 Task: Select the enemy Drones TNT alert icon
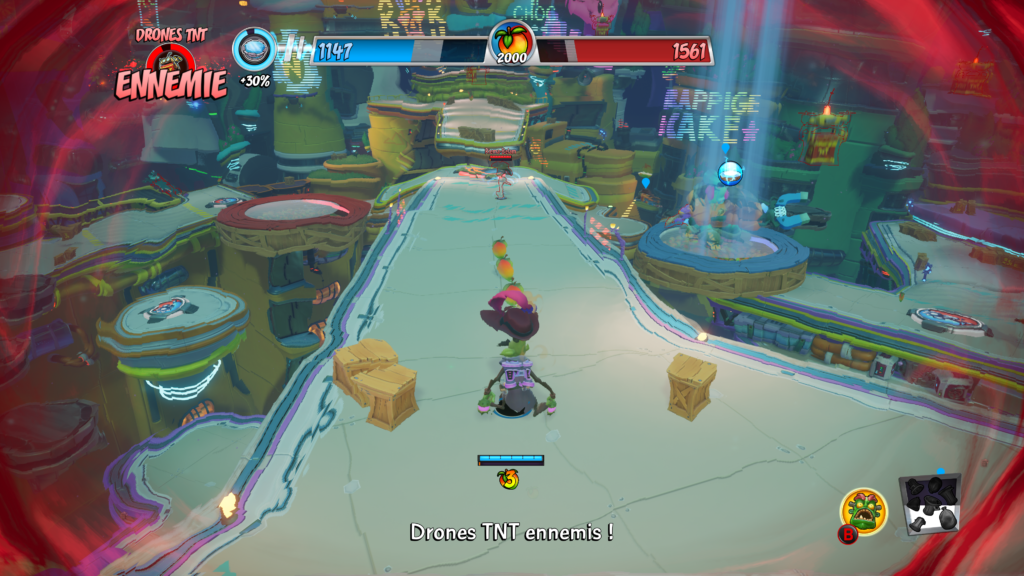pos(170,62)
